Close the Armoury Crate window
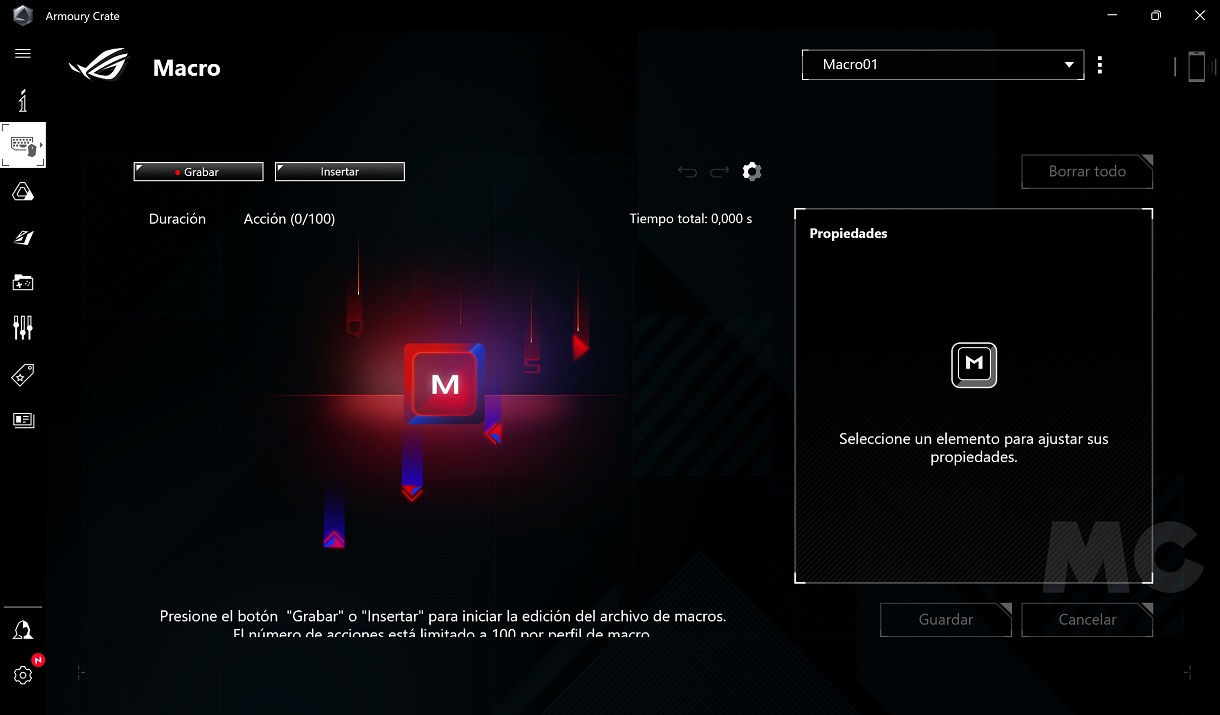 pyautogui.click(x=1198, y=16)
